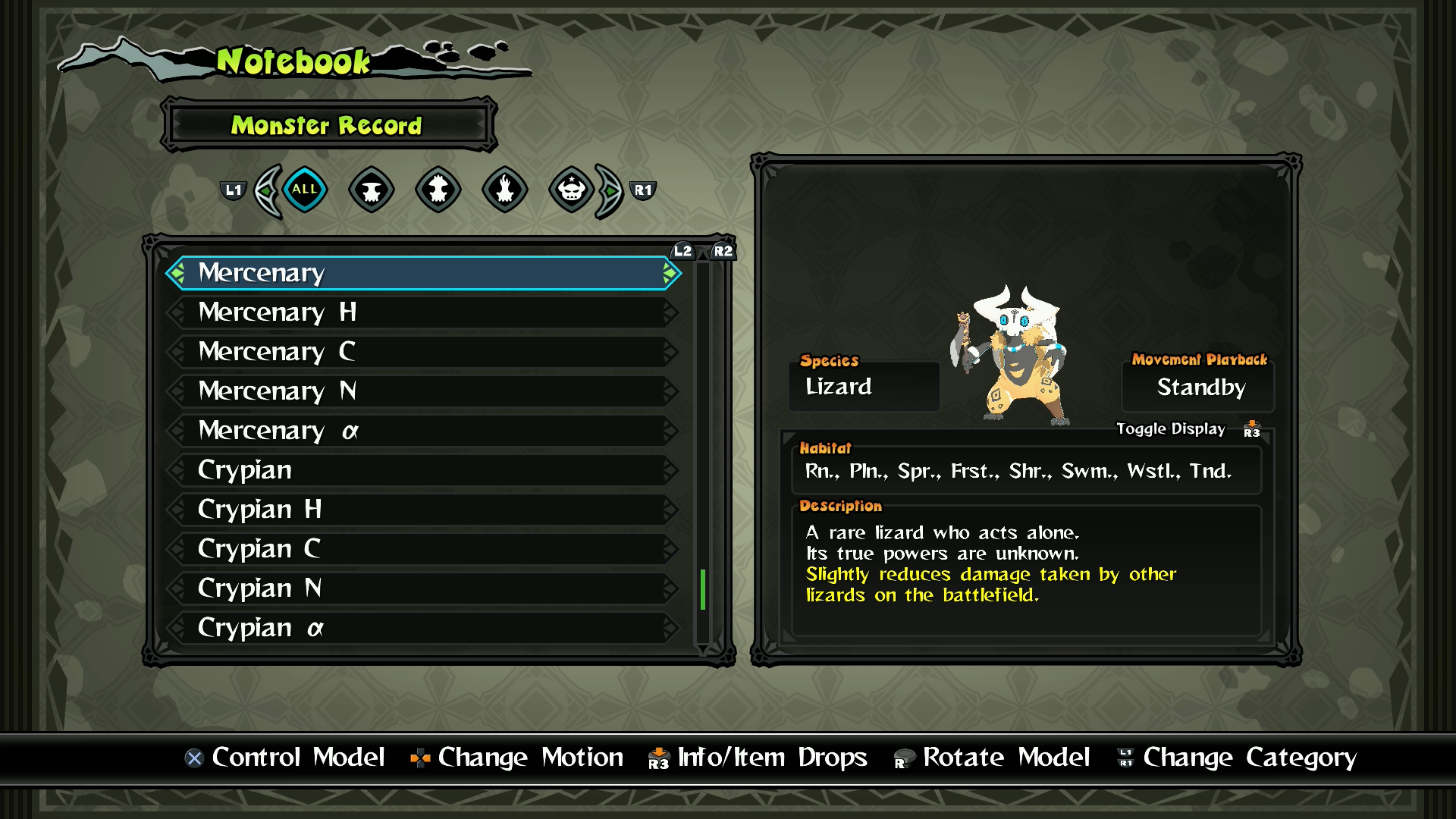
Task: Choose Crypian C in the list
Action: (x=423, y=549)
